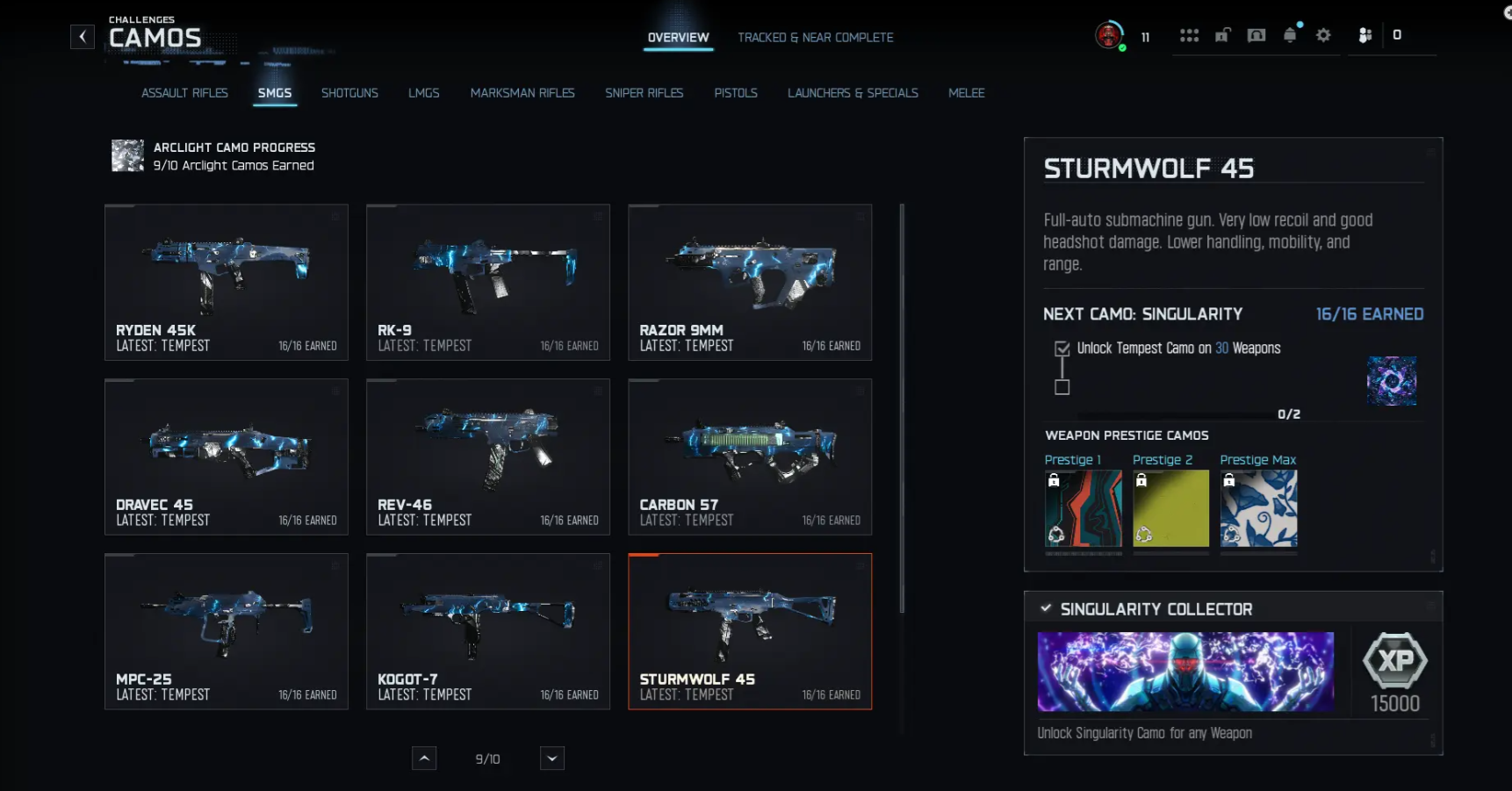
Task: Click the up arrow above the page counter
Action: (x=424, y=758)
